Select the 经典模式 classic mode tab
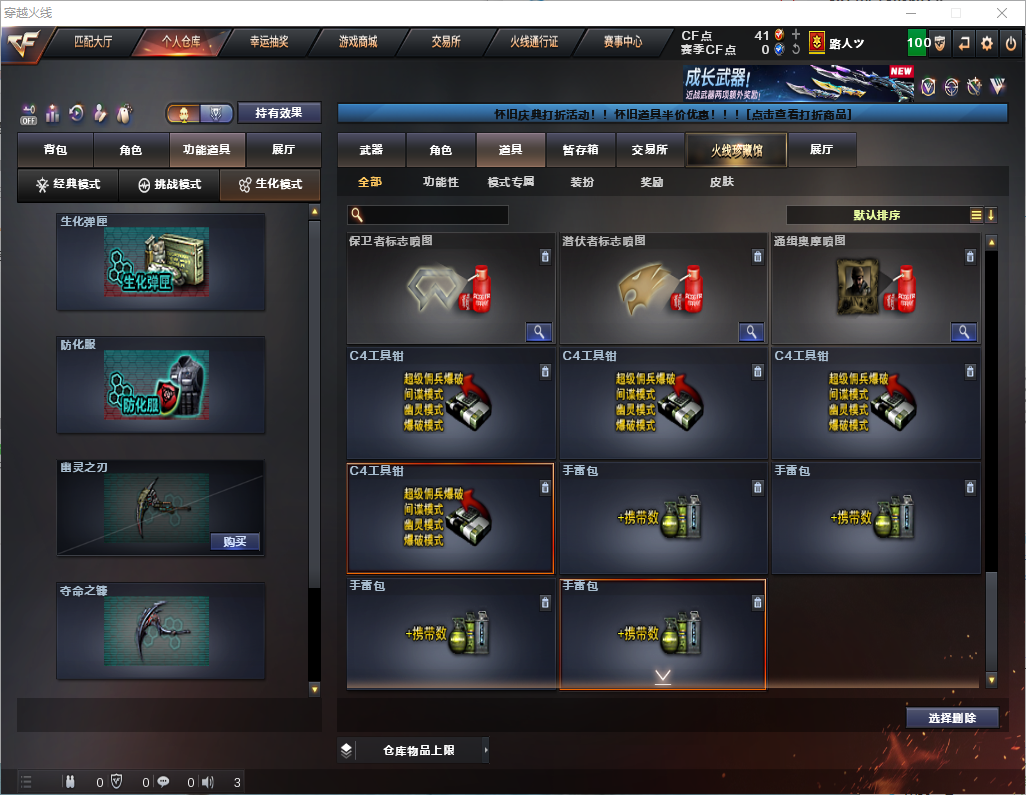The height and width of the screenshot is (795, 1026). coord(68,185)
